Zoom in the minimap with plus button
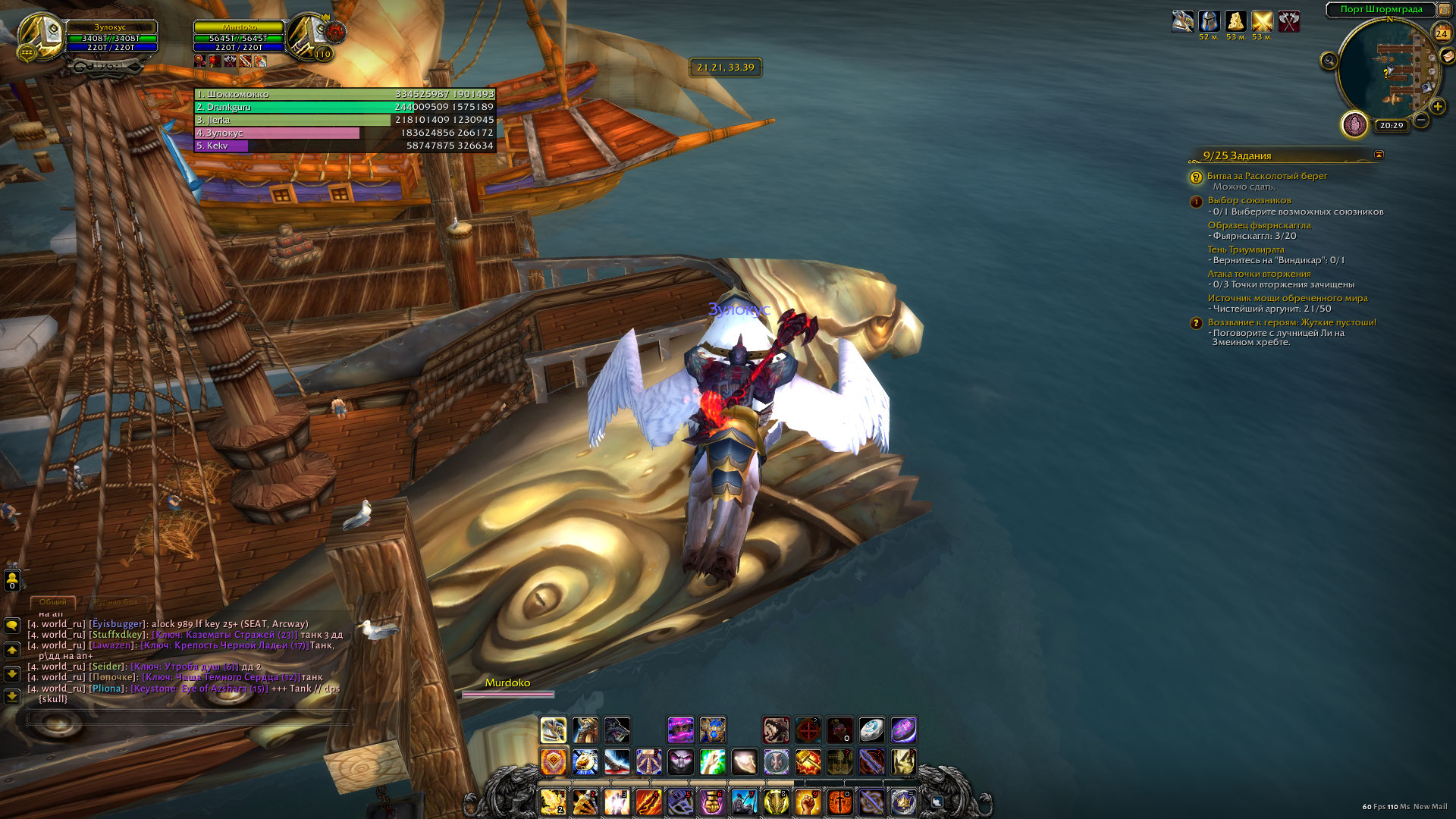Screen dimensions: 1456x819 (1437, 106)
